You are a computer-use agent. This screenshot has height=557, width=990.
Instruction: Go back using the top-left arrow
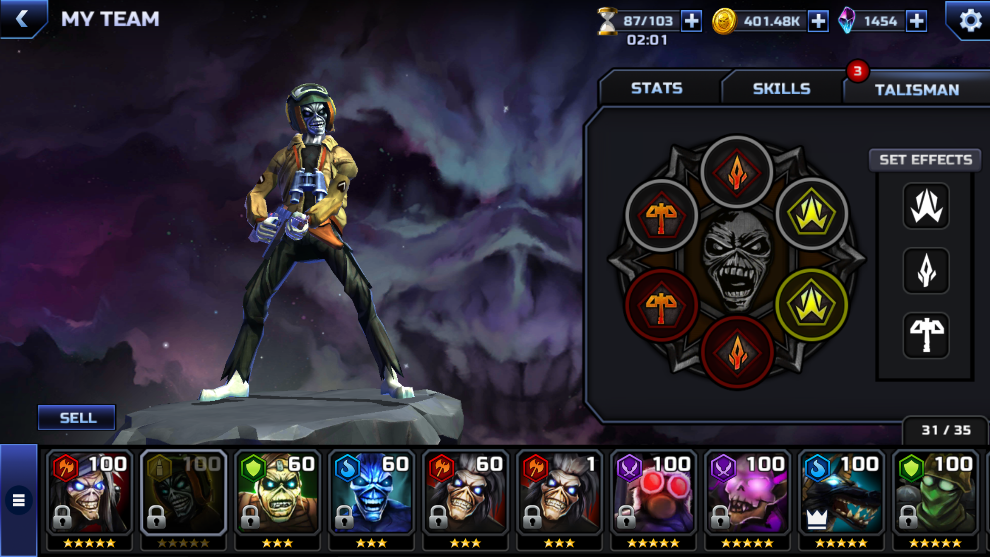pyautogui.click(x=21, y=19)
